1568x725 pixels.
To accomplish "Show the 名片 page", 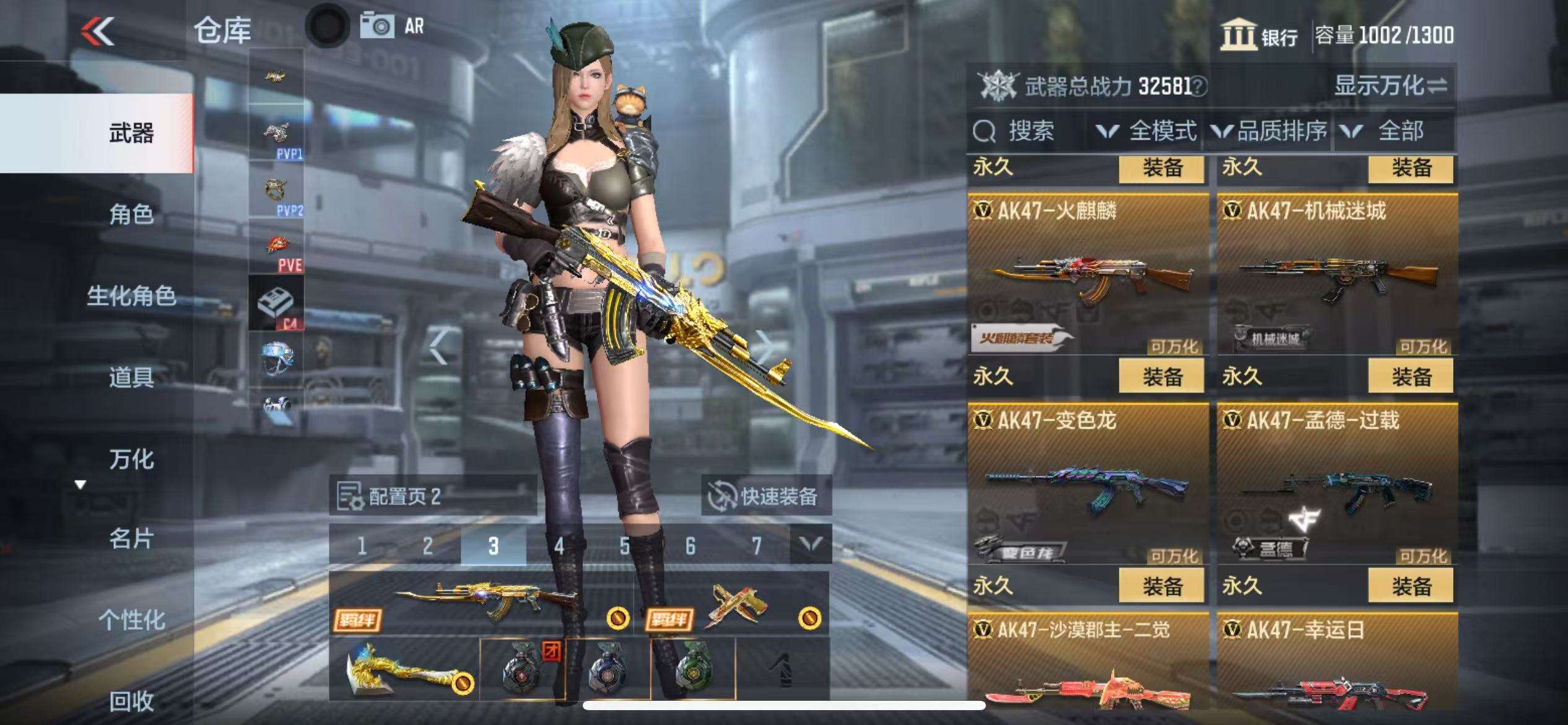I will click(x=131, y=538).
